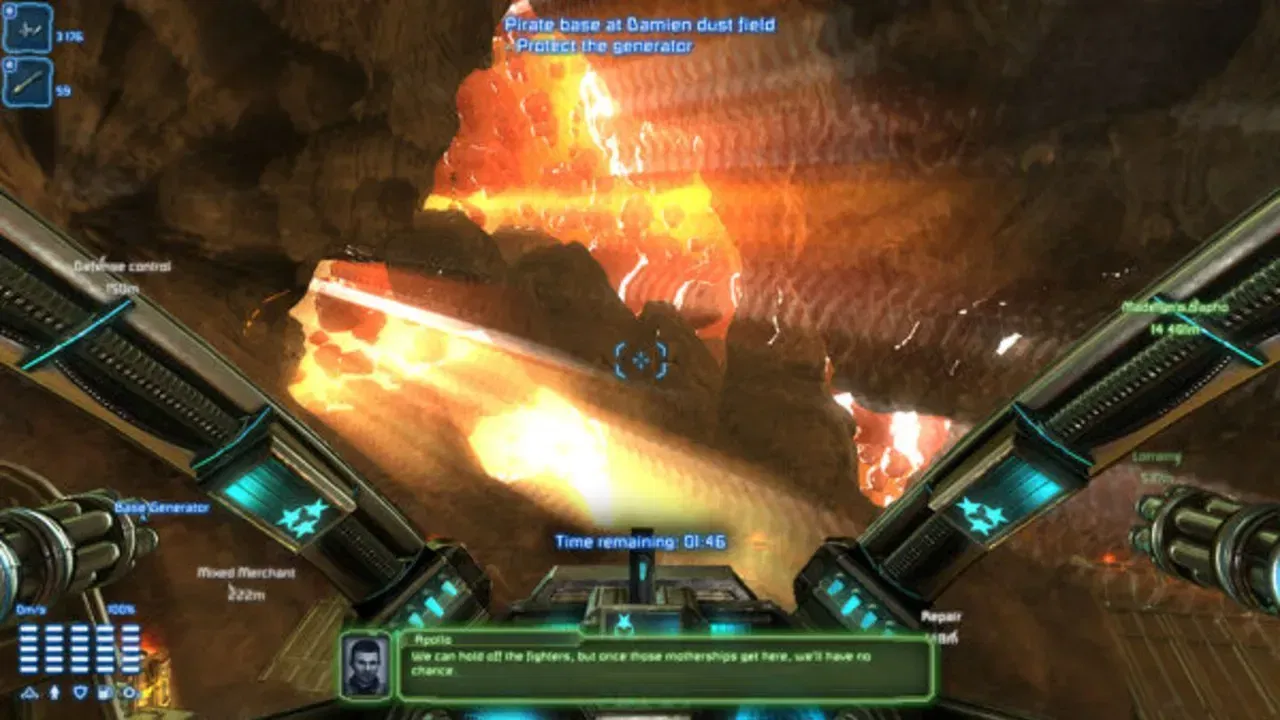Click the shield status icon

coord(80,692)
